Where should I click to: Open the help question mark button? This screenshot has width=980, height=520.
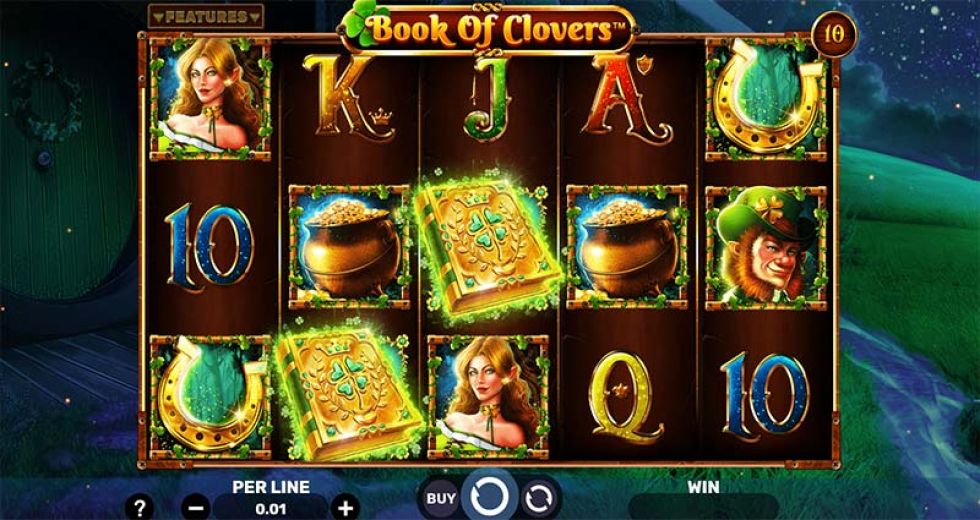click(x=139, y=507)
